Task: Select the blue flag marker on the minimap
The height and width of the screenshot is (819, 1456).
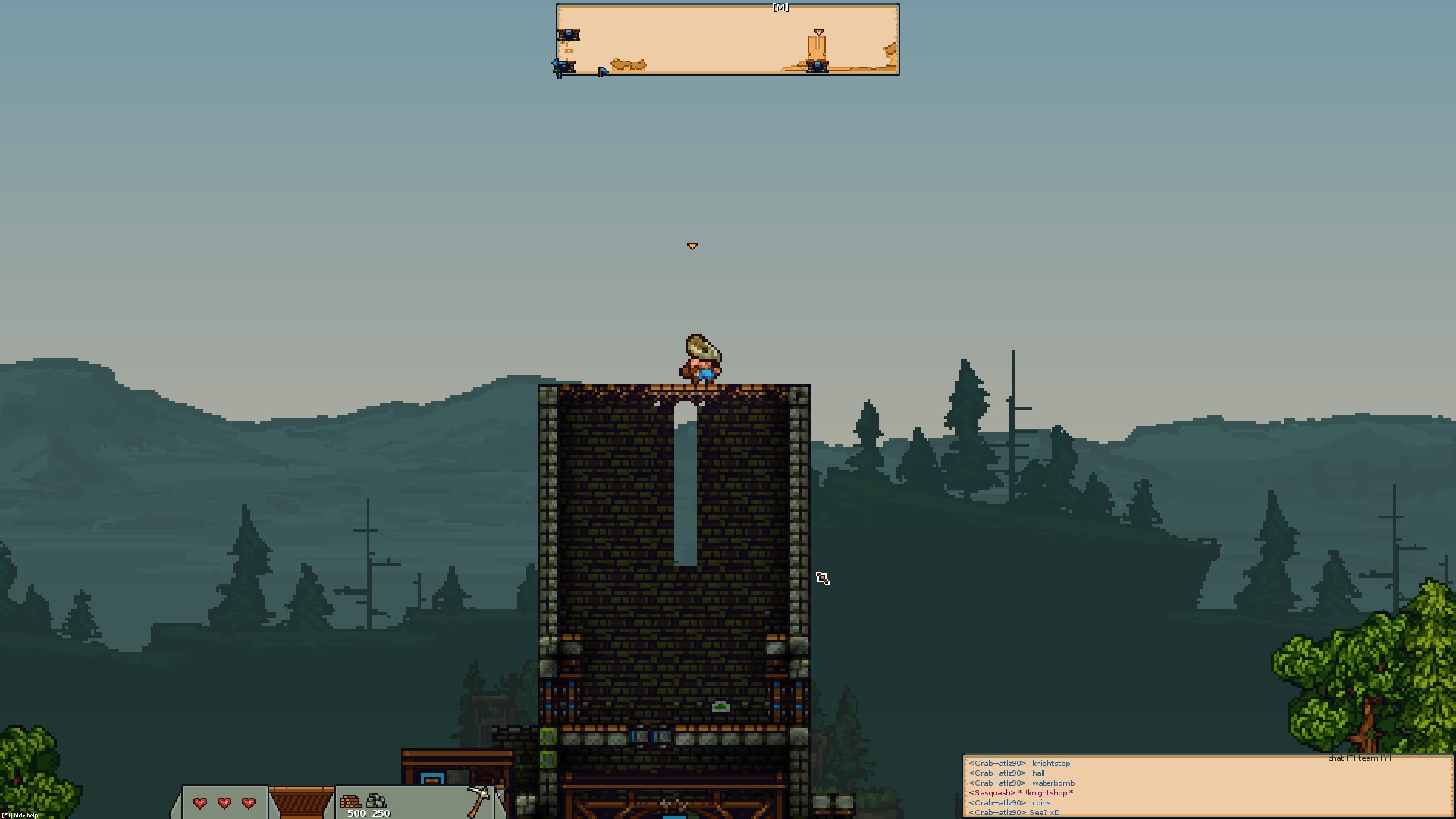Action: tap(603, 71)
